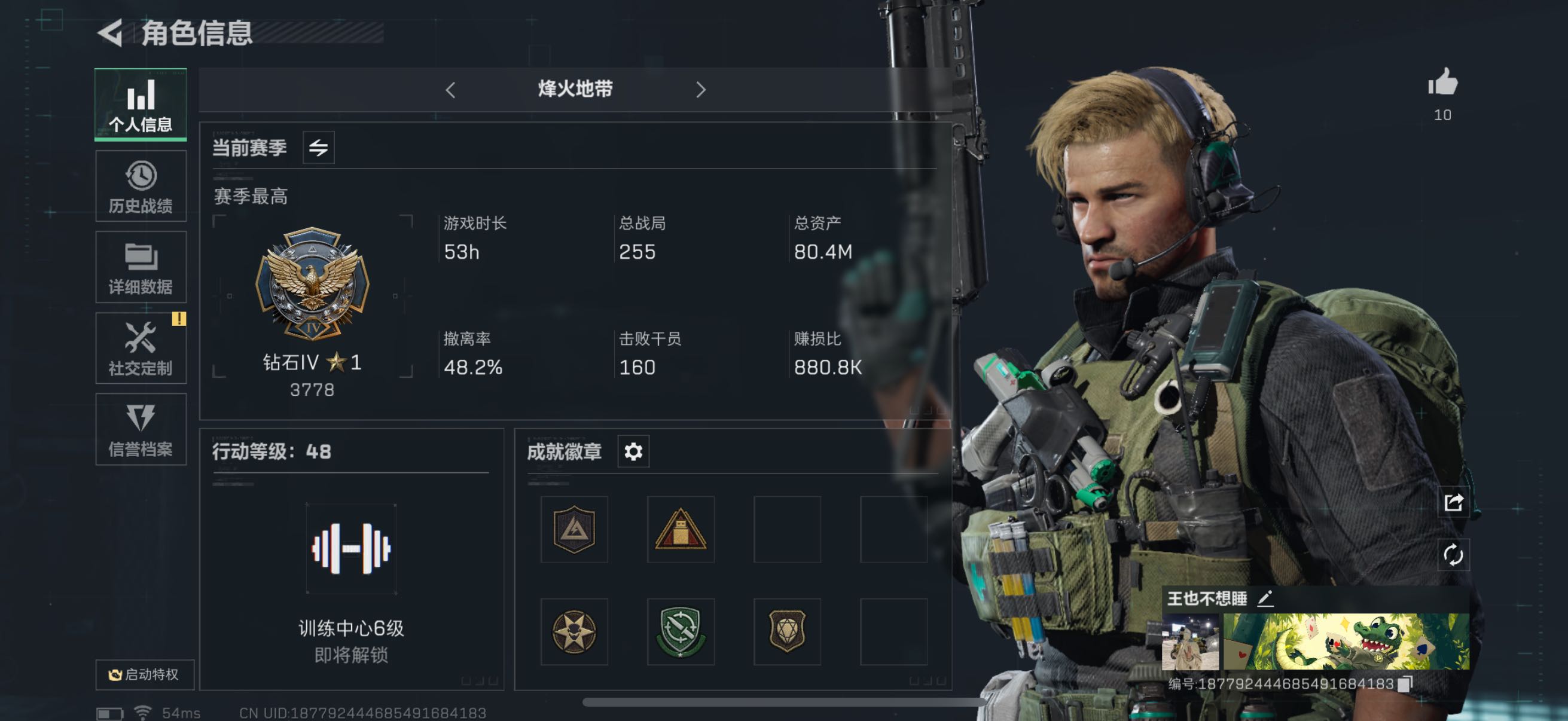Edit the nickname 王也不想睡
The image size is (1568, 721).
[x=1265, y=598]
